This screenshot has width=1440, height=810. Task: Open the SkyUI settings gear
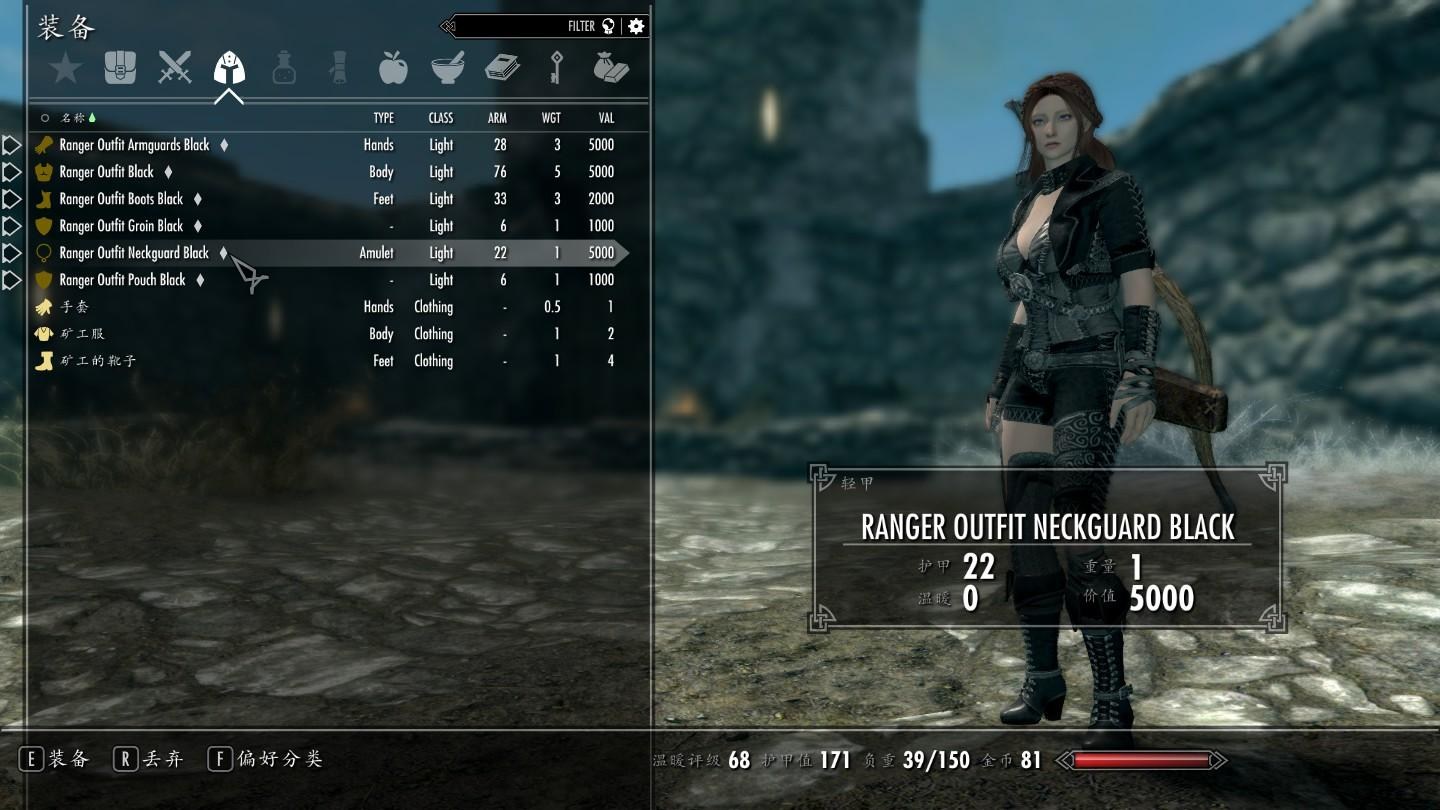[x=636, y=25]
